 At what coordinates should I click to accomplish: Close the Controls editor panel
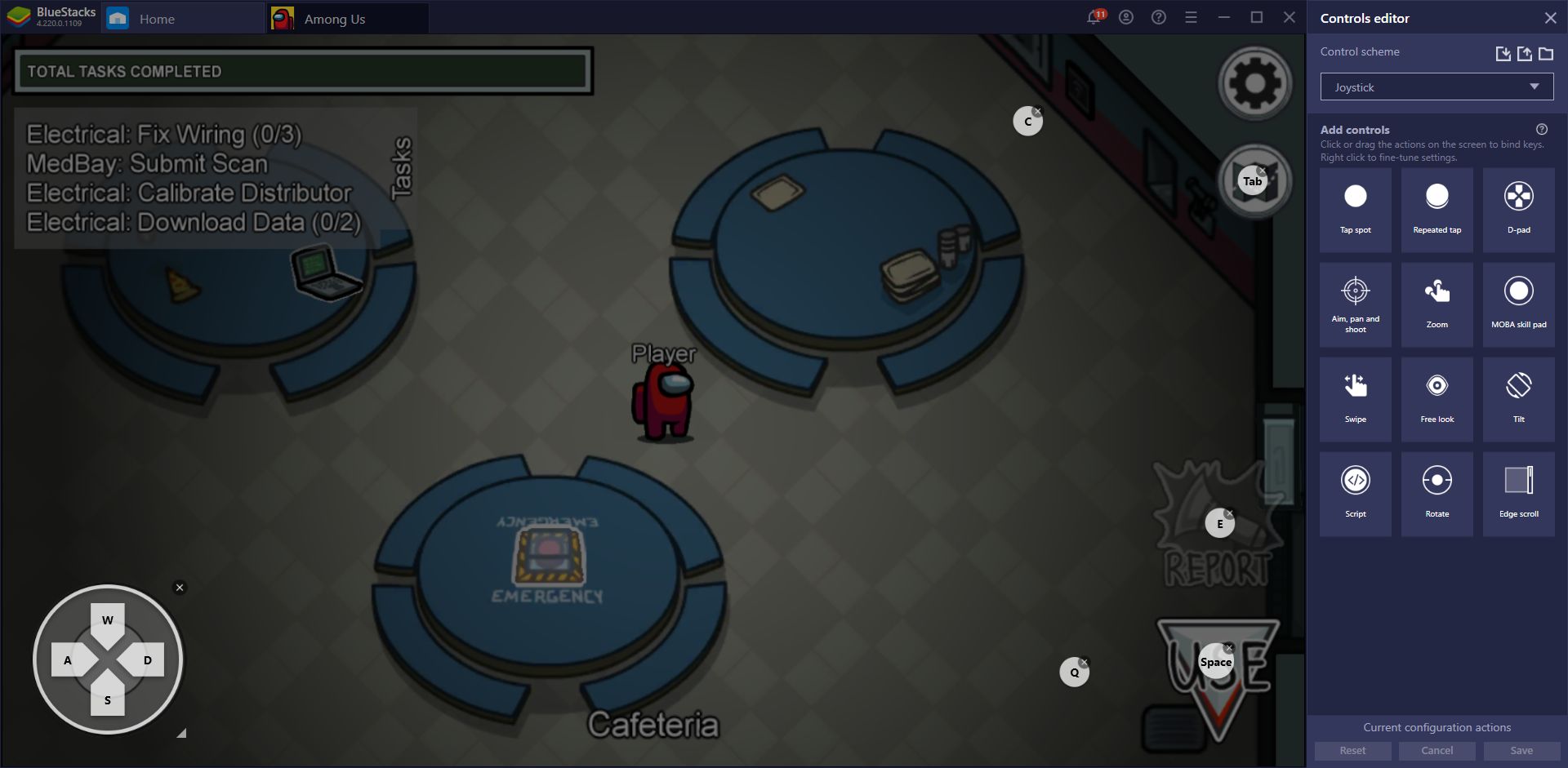[1550, 18]
